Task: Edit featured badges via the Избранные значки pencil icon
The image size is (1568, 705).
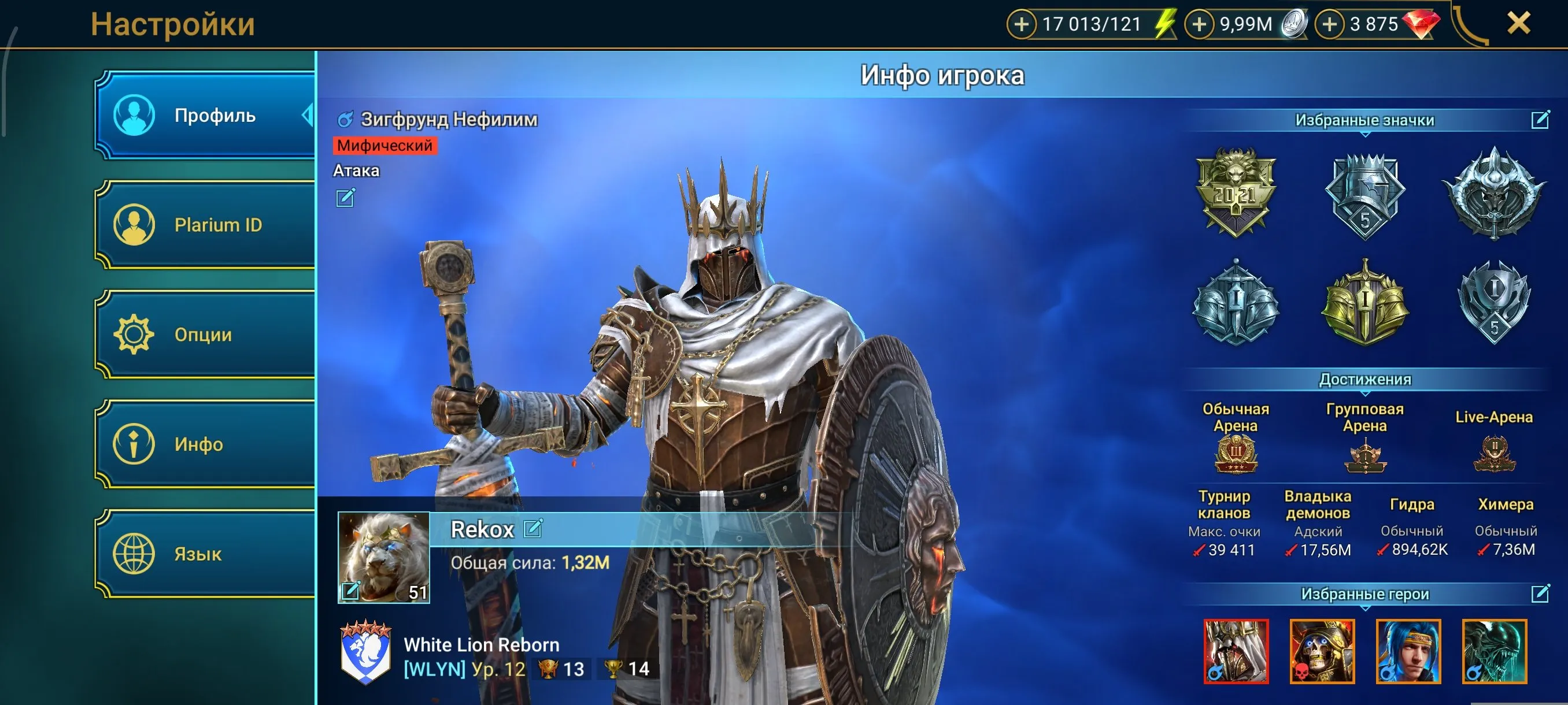Action: (x=1541, y=120)
